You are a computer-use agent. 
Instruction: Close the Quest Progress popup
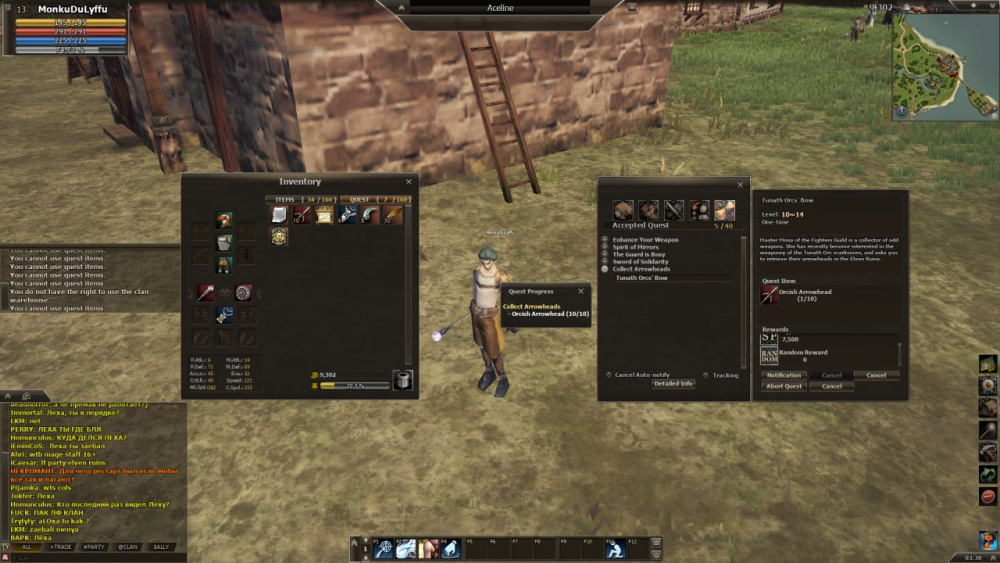pos(581,292)
